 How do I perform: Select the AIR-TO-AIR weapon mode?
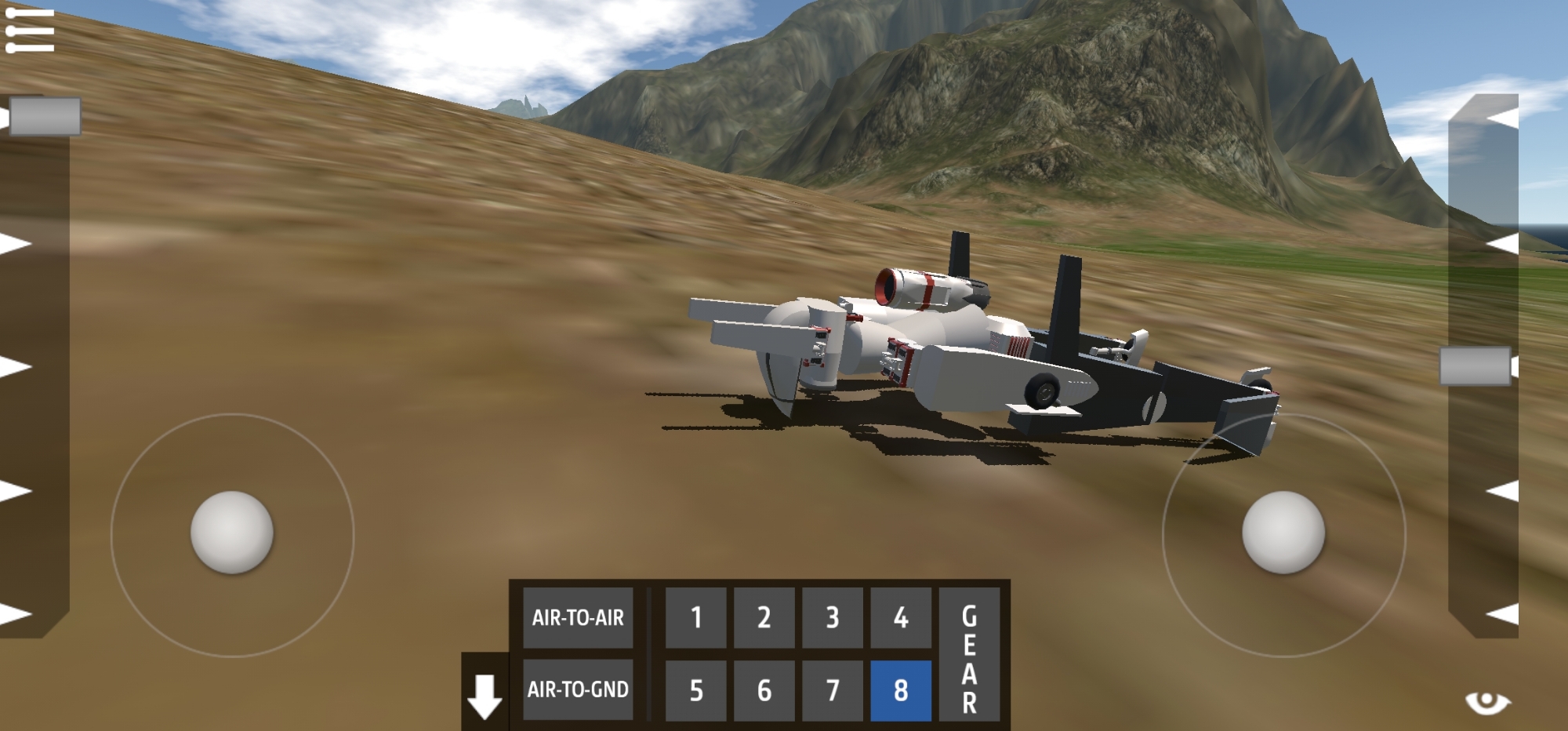[x=578, y=618]
